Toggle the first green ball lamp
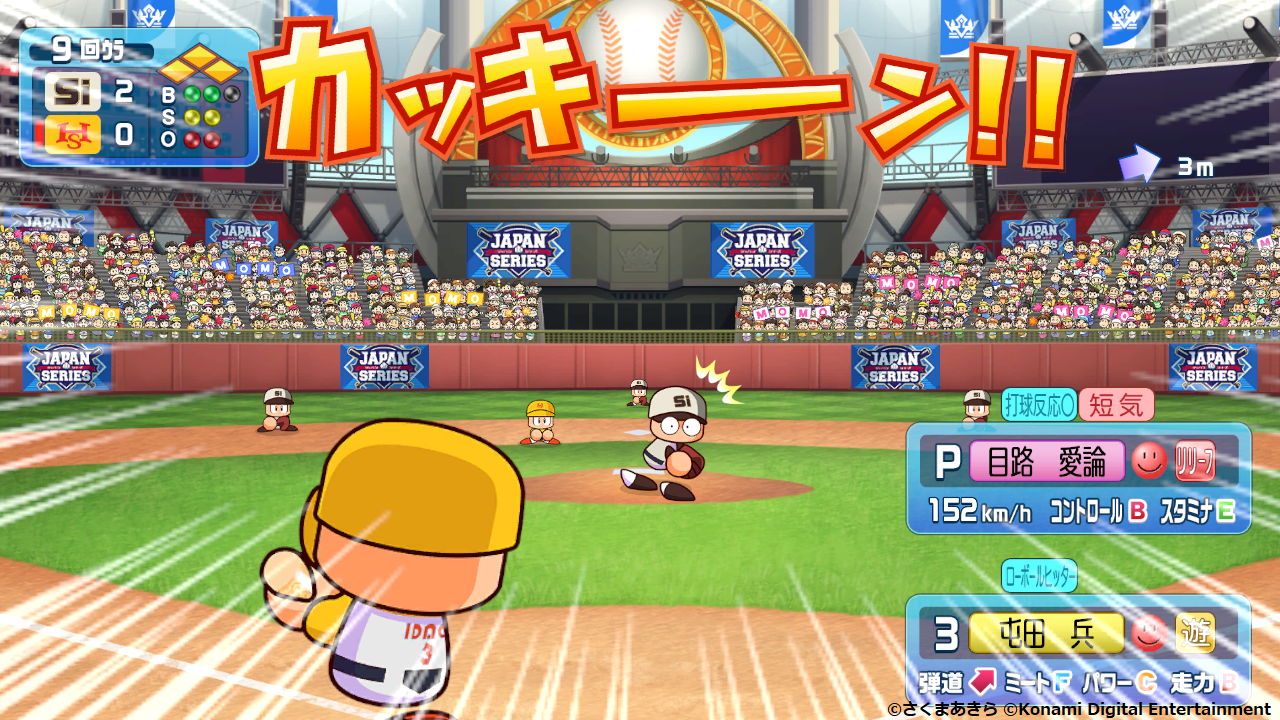This screenshot has width=1280, height=720. [x=192, y=95]
